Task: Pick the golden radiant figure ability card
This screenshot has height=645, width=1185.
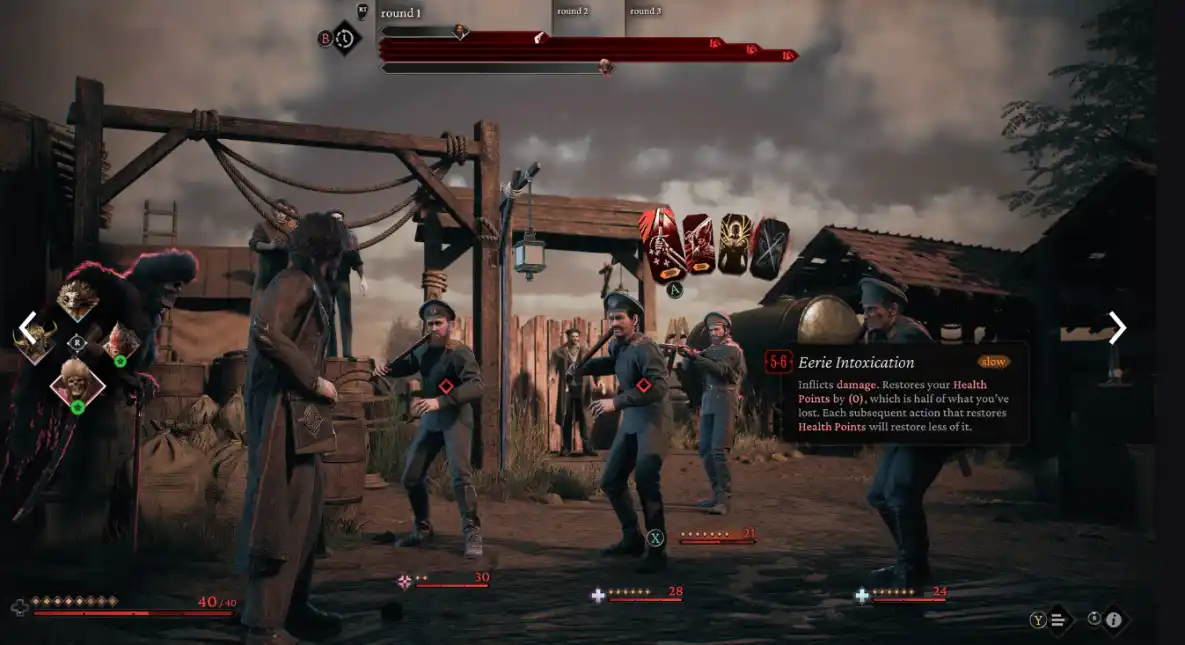Action: click(x=735, y=243)
